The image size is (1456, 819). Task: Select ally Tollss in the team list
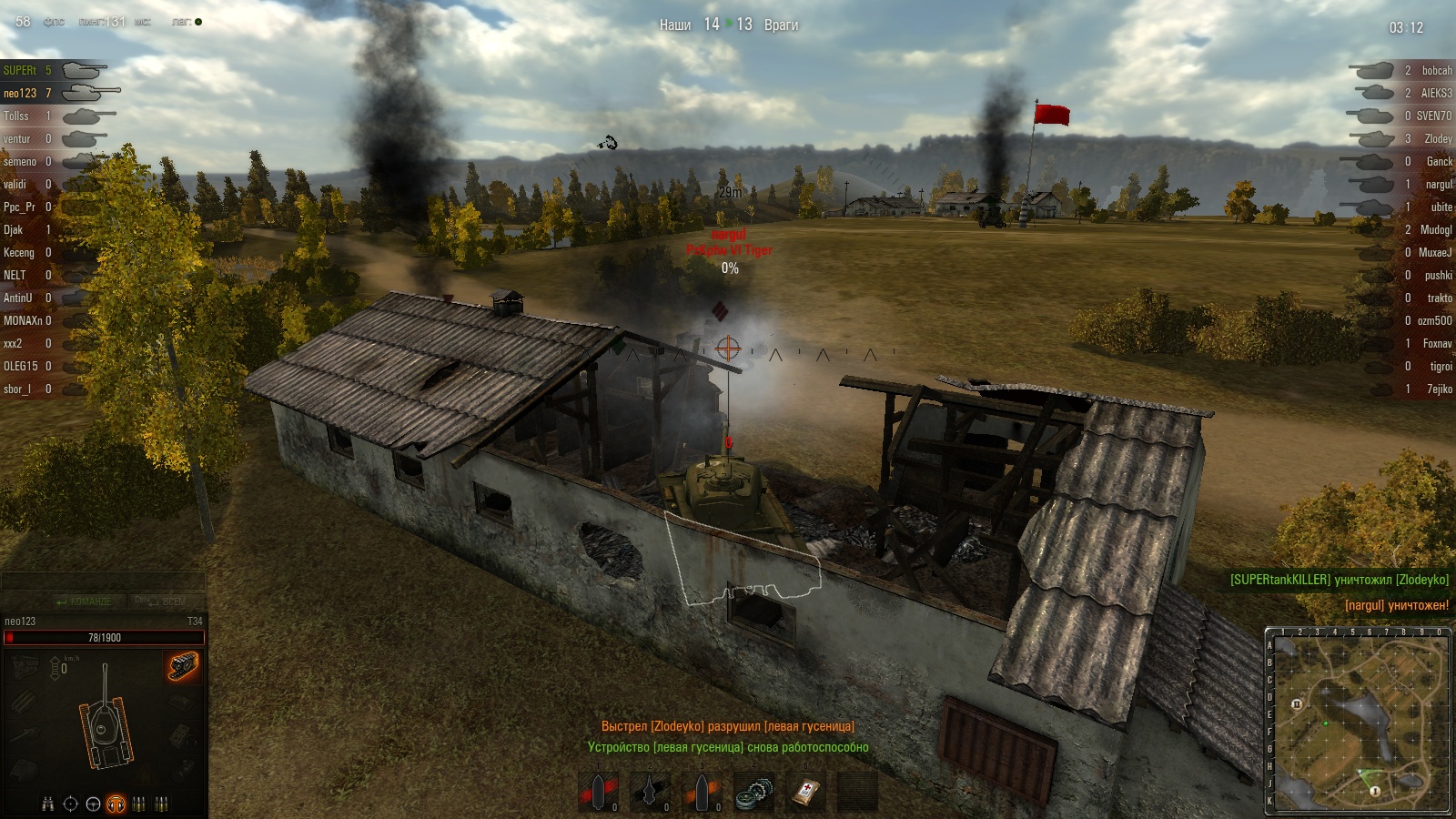coord(16,116)
